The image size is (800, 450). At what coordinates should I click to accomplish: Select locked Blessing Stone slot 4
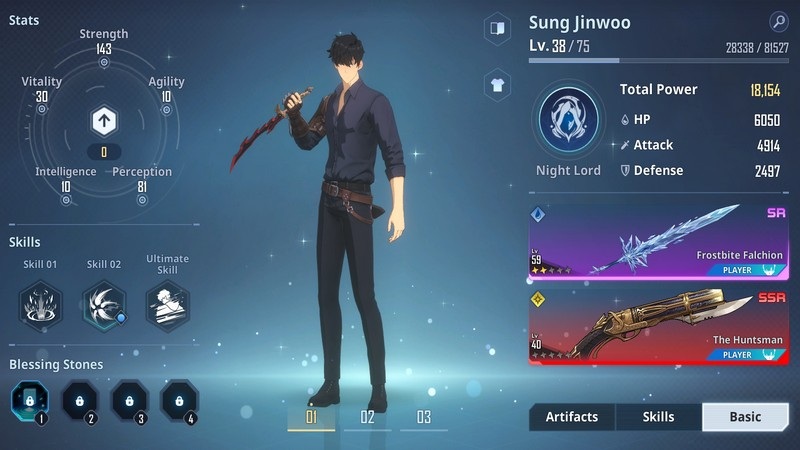pyautogui.click(x=180, y=402)
